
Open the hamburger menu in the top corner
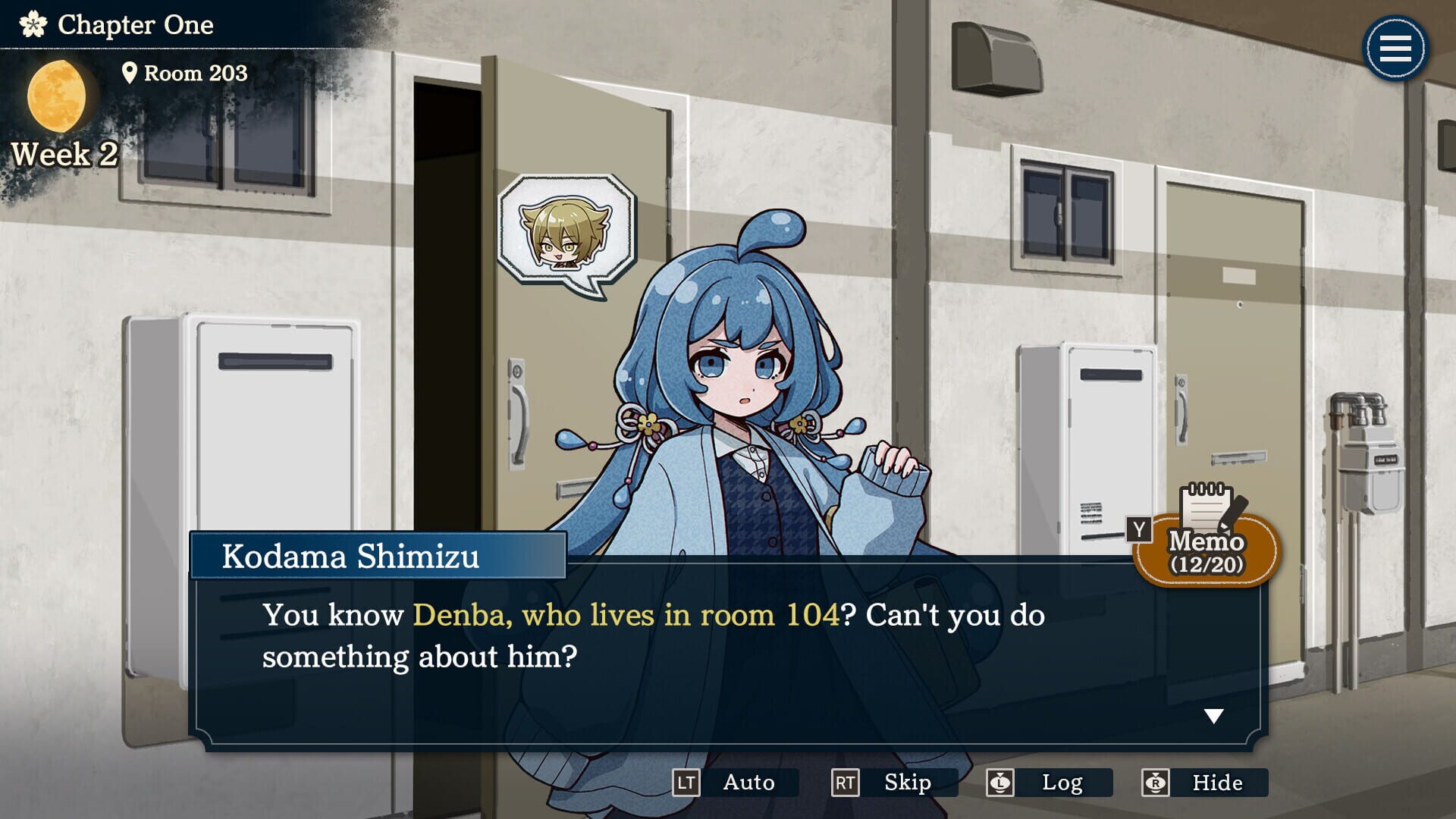1395,48
